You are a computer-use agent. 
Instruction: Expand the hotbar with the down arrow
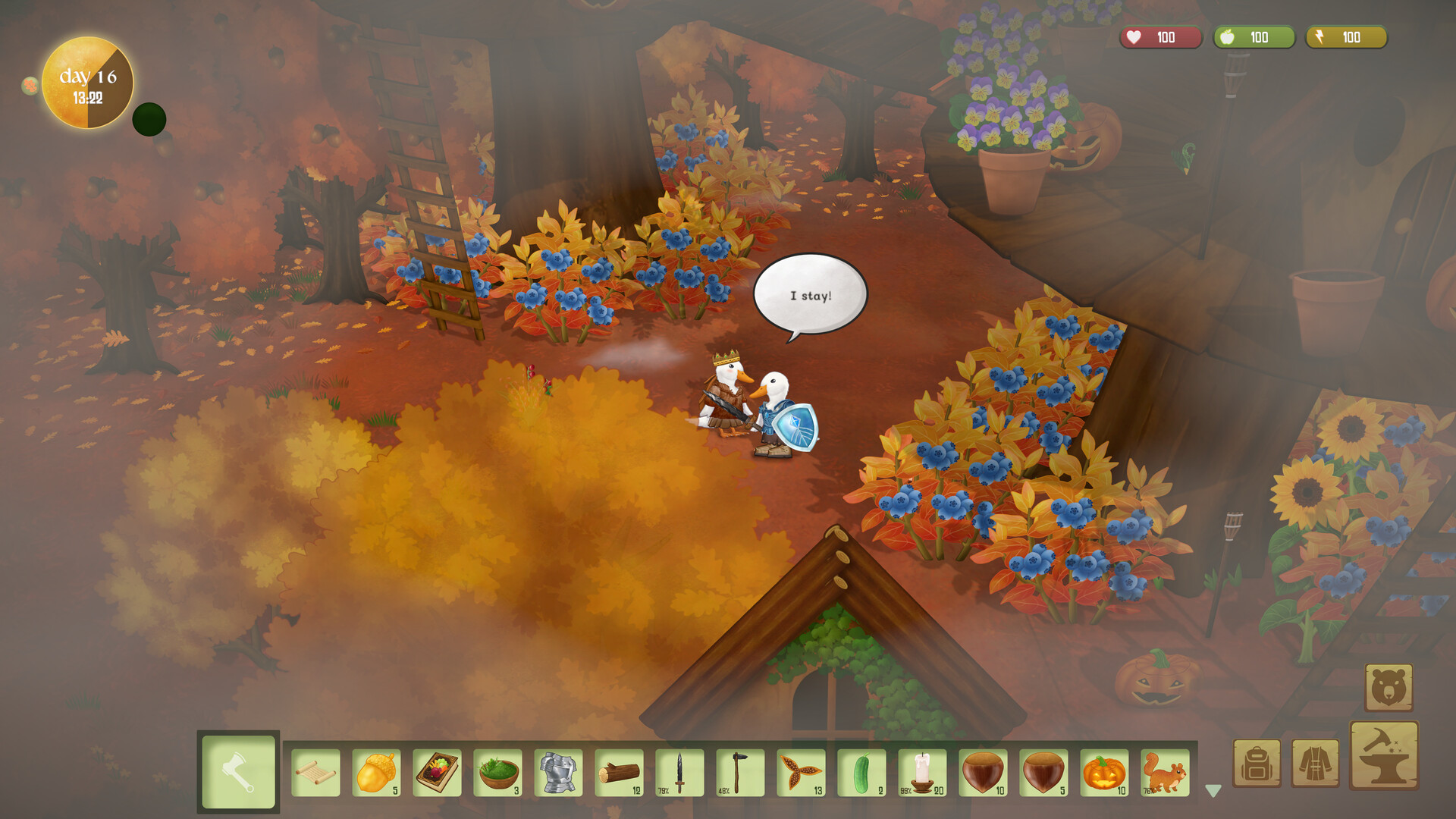click(x=1213, y=791)
